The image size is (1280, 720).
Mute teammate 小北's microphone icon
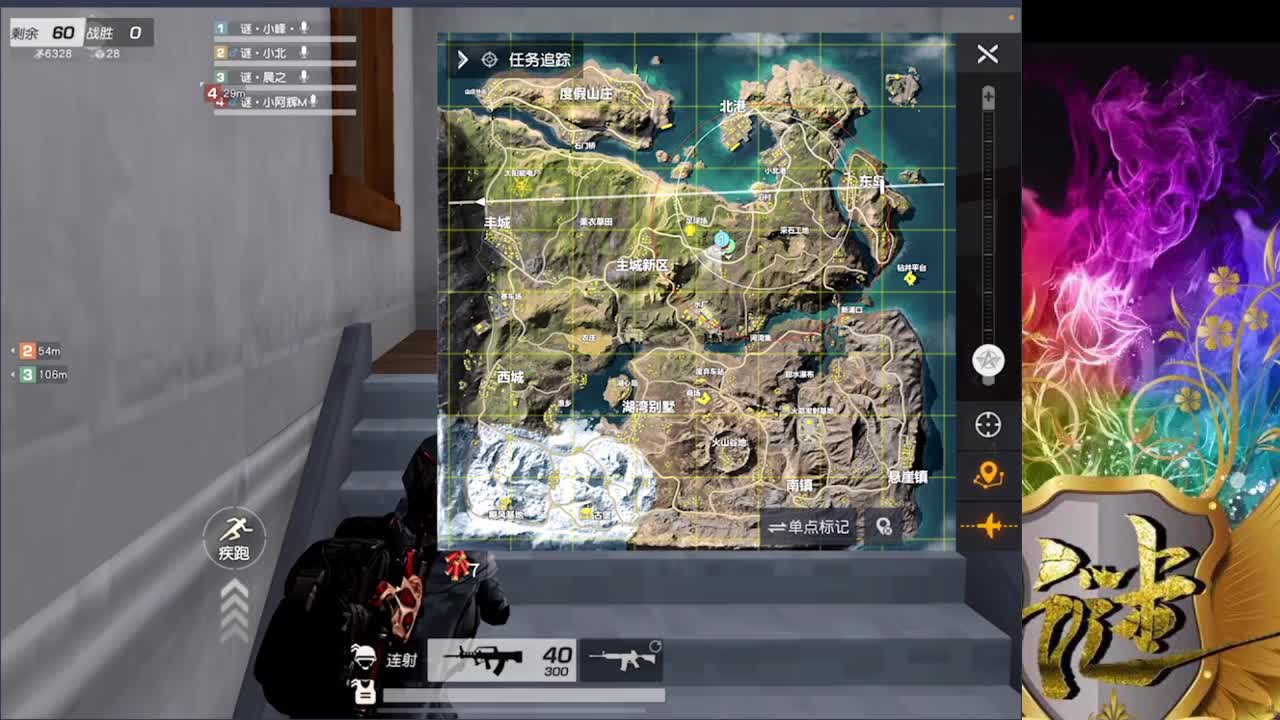pyautogui.click(x=304, y=53)
